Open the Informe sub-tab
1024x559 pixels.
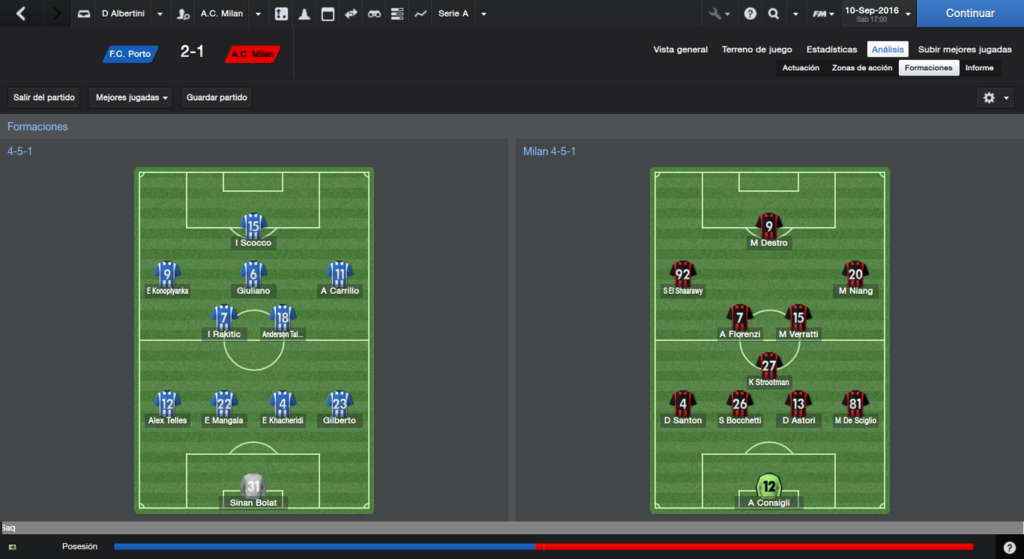pyautogui.click(x=979, y=68)
